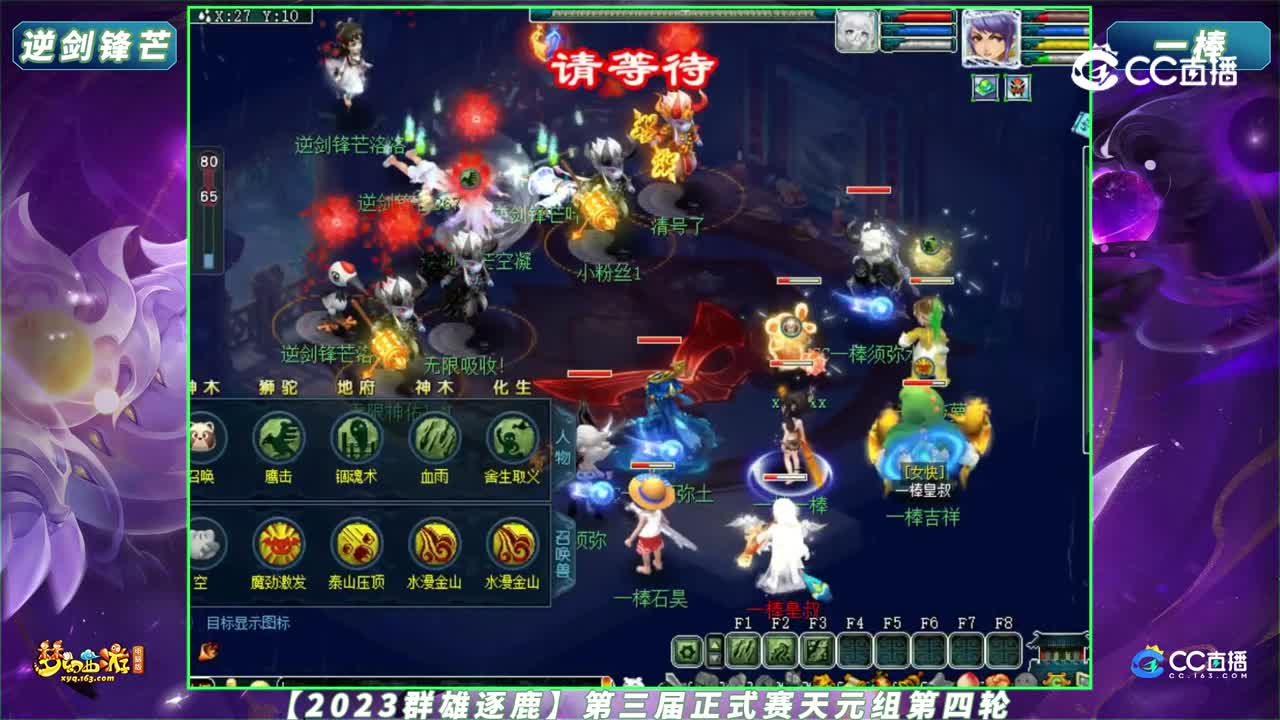This screenshot has height=720, width=1280.
Task: Switch to the 地府 skill tab
Action: click(x=355, y=388)
